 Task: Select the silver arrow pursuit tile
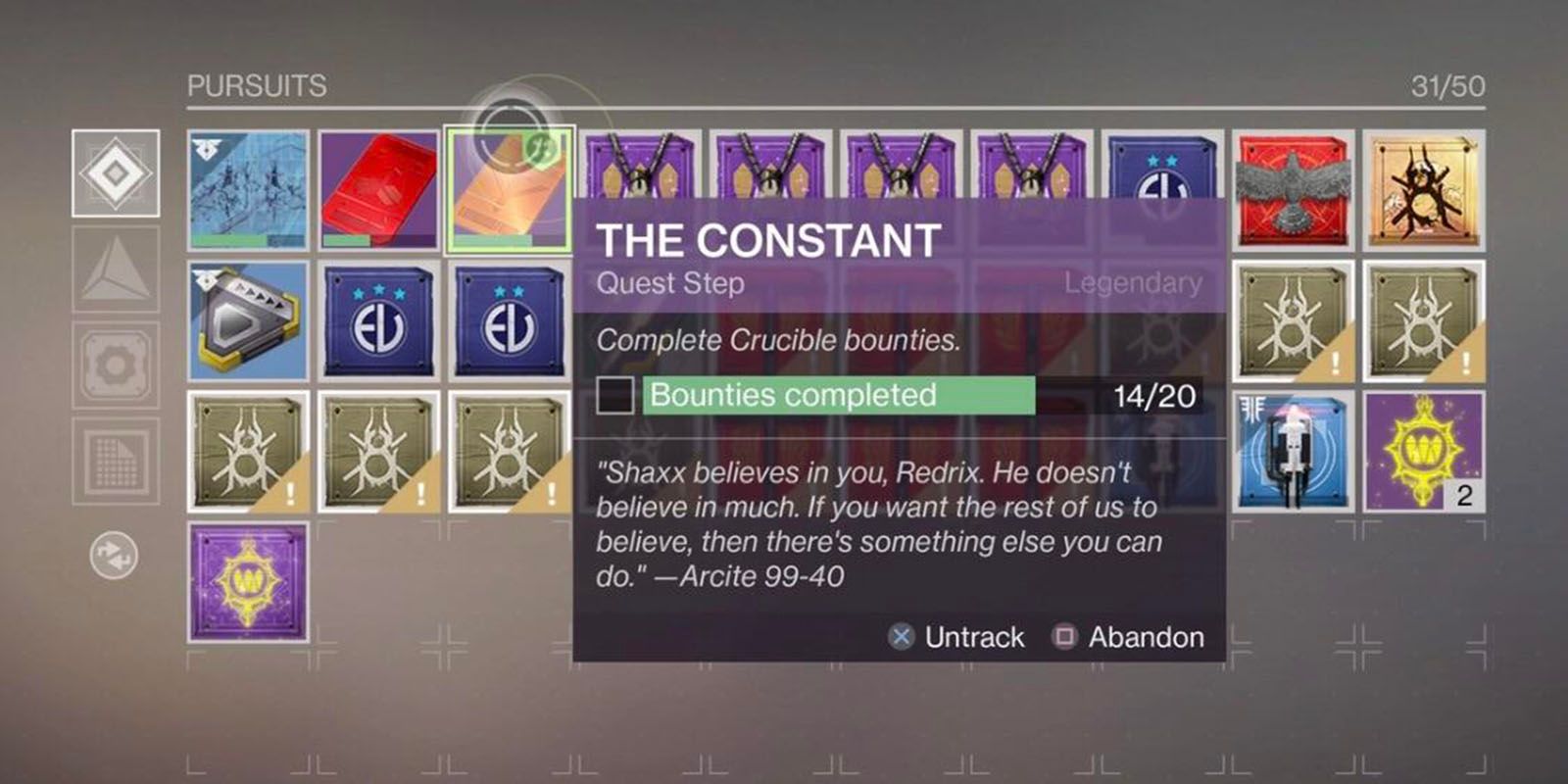(x=246, y=318)
